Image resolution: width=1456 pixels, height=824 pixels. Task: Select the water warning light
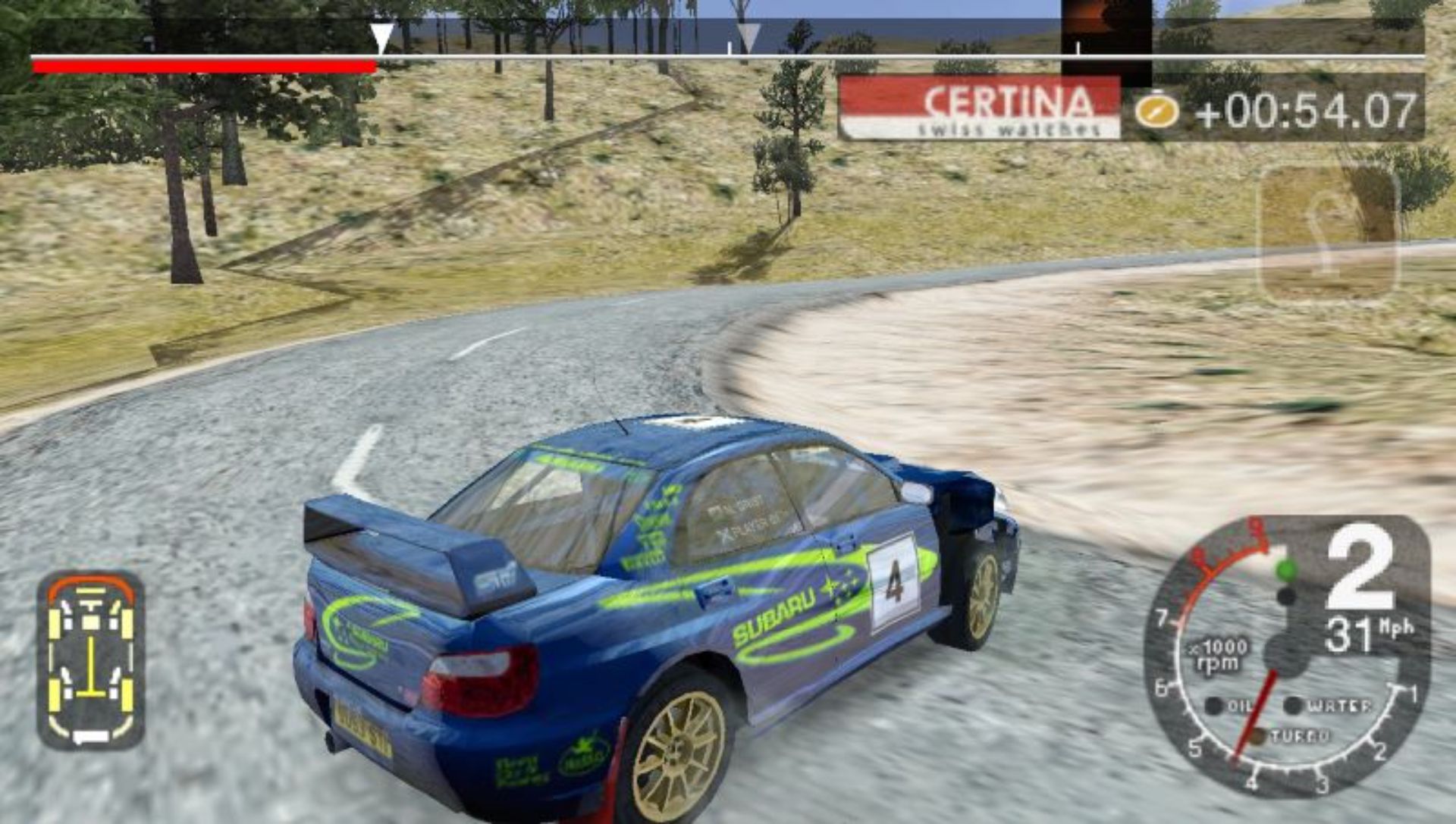coord(1293,706)
